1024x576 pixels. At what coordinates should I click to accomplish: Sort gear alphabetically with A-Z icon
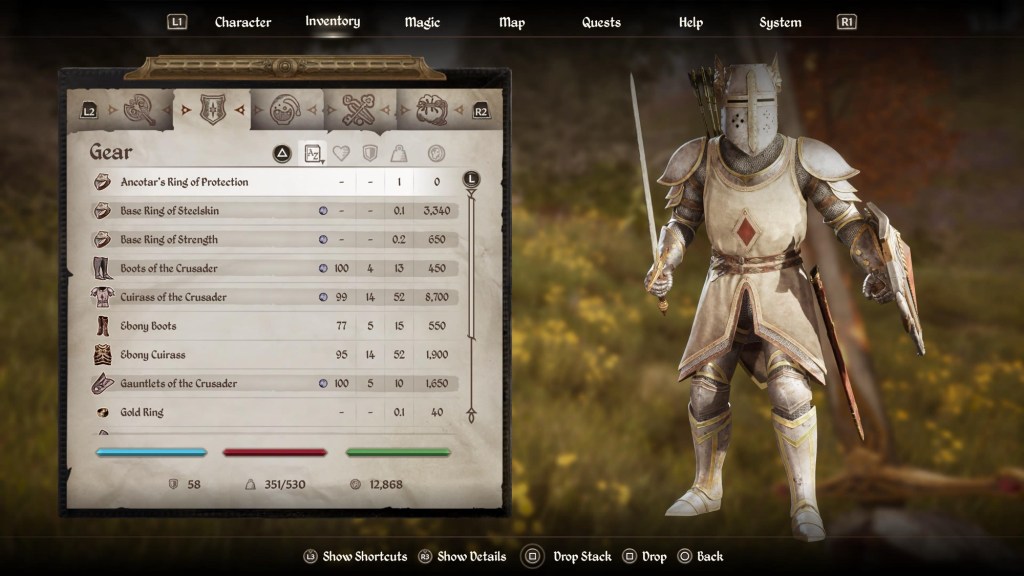(313, 153)
